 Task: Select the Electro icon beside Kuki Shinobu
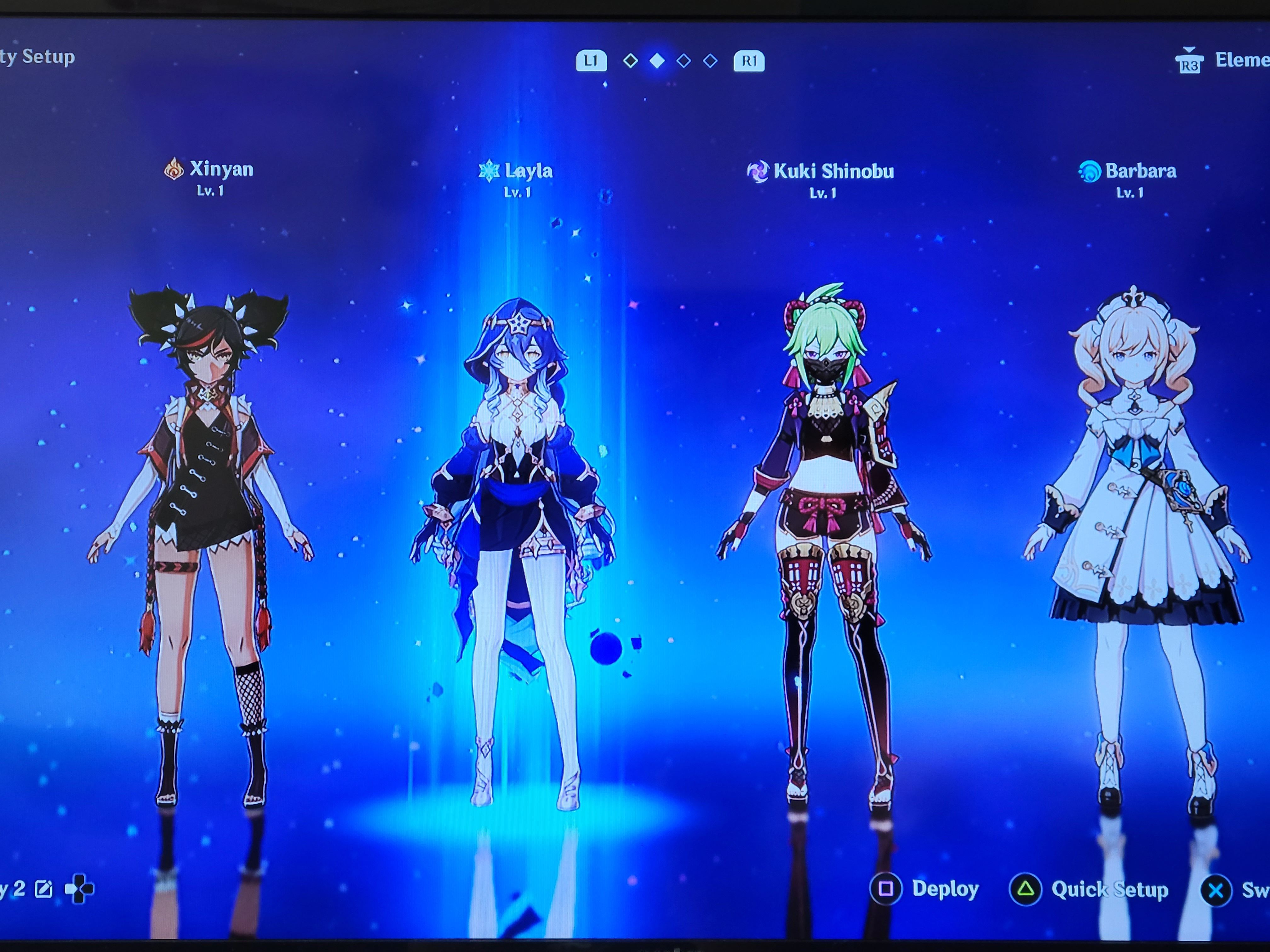(759, 170)
